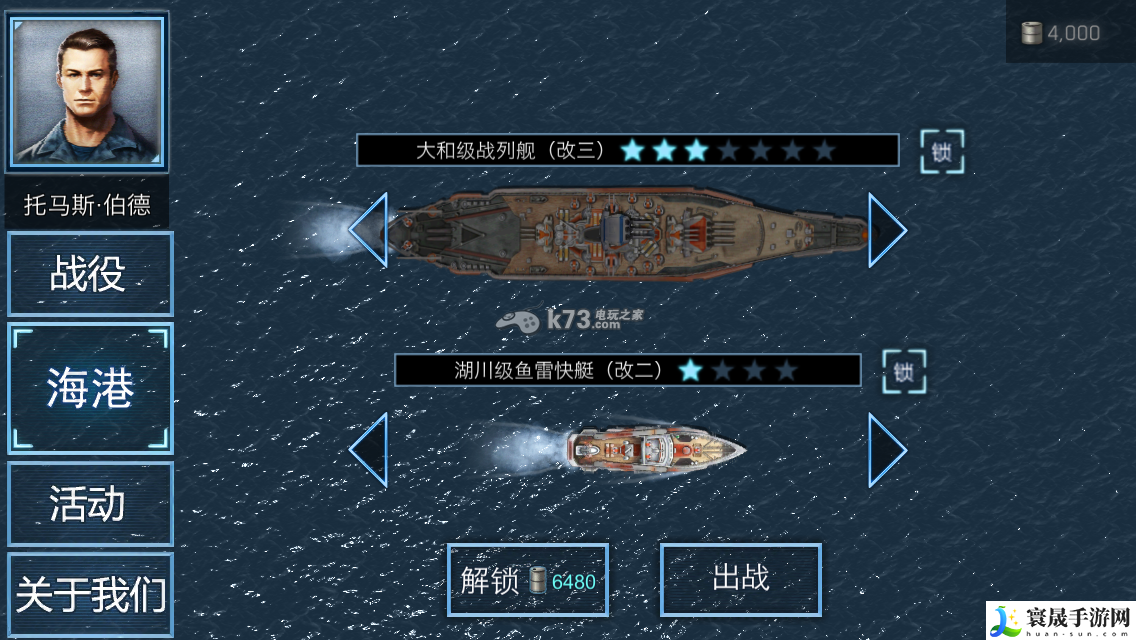Show previous battleship with left arrow
This screenshot has width=1136, height=640.
(368, 230)
